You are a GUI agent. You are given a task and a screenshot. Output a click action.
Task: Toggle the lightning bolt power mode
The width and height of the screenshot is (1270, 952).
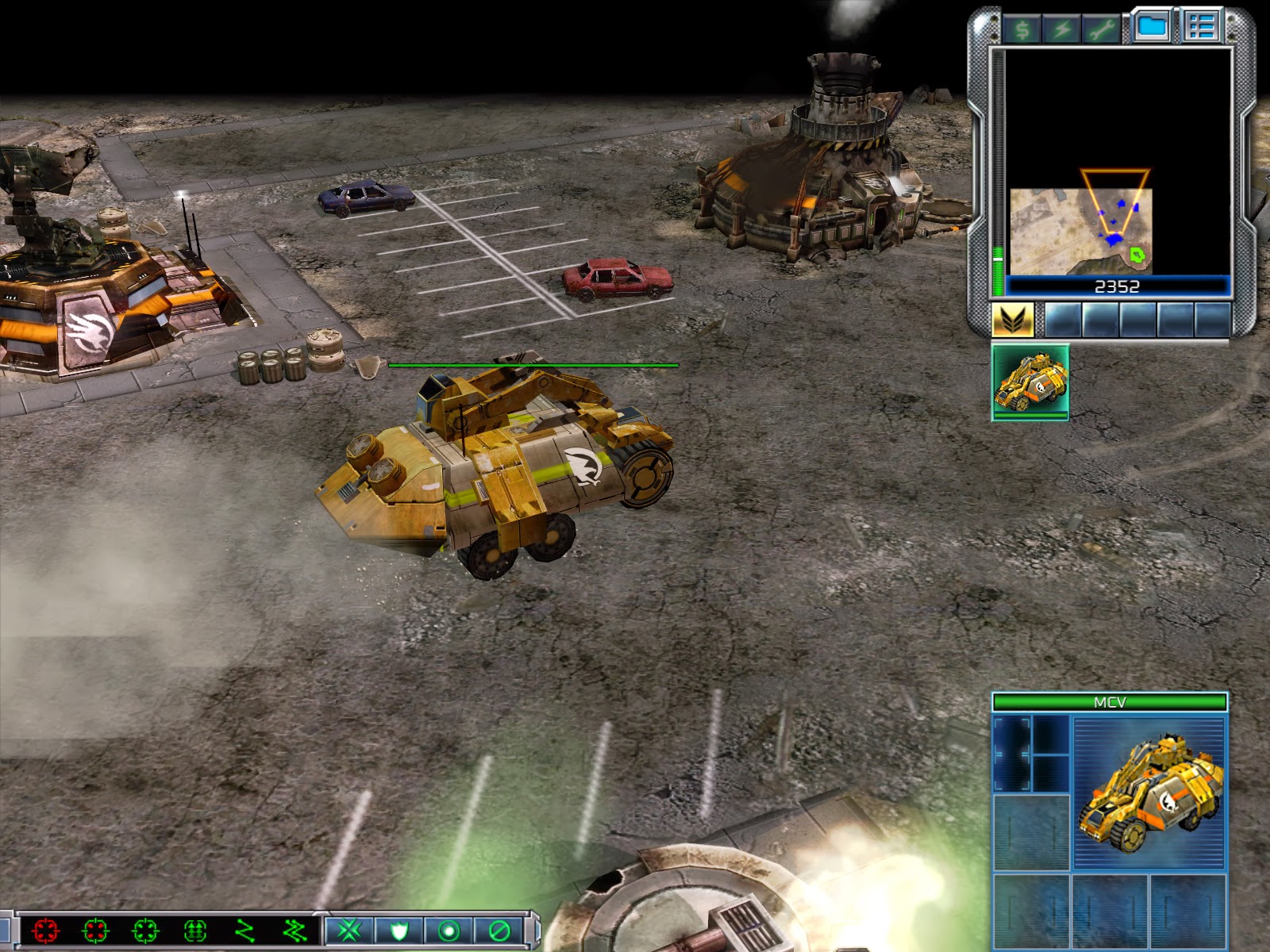tap(1061, 30)
